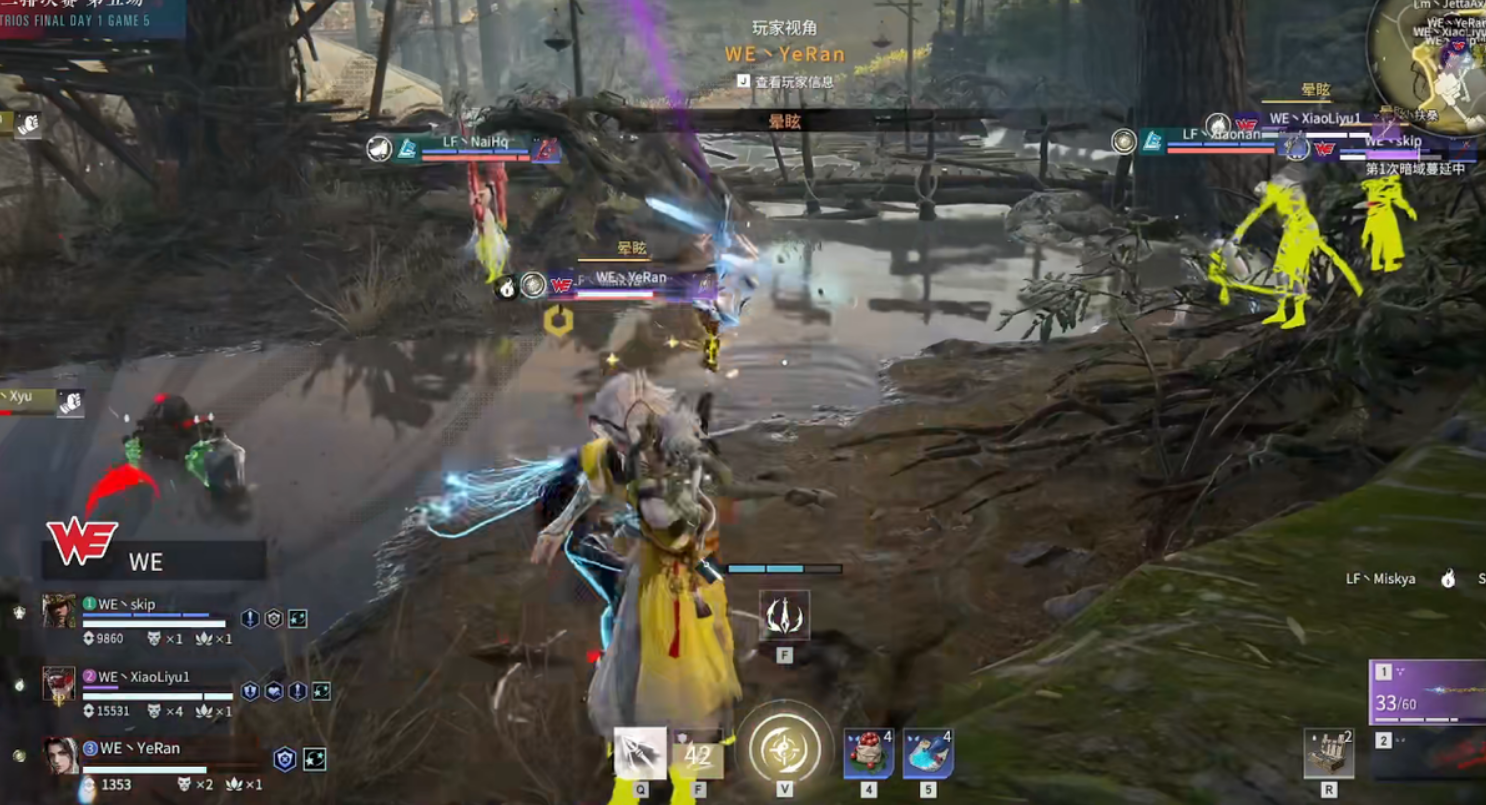Use the red berry bag consumable
This screenshot has height=805, width=1486.
tap(868, 753)
